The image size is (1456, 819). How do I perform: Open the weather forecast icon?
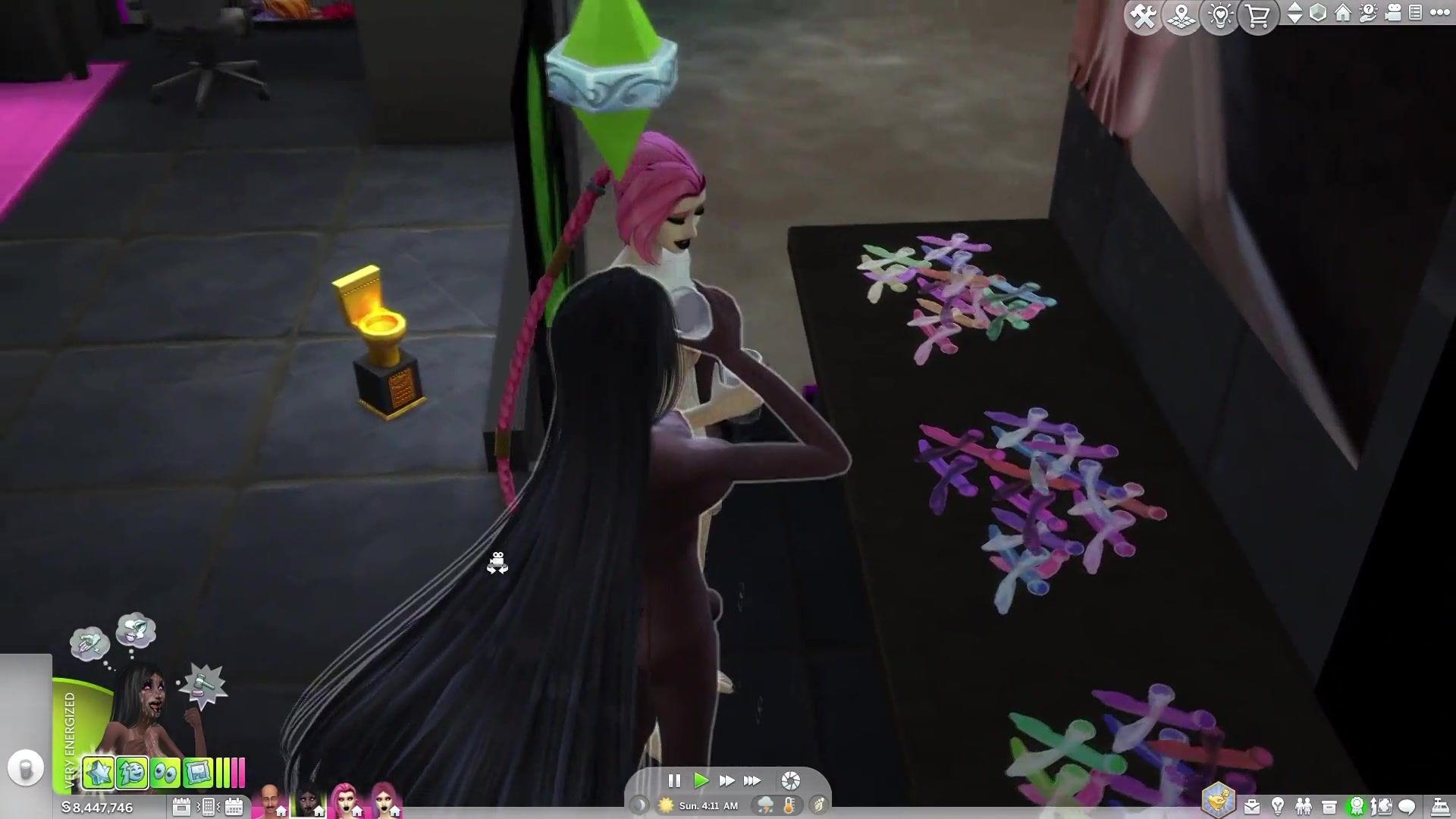click(764, 805)
